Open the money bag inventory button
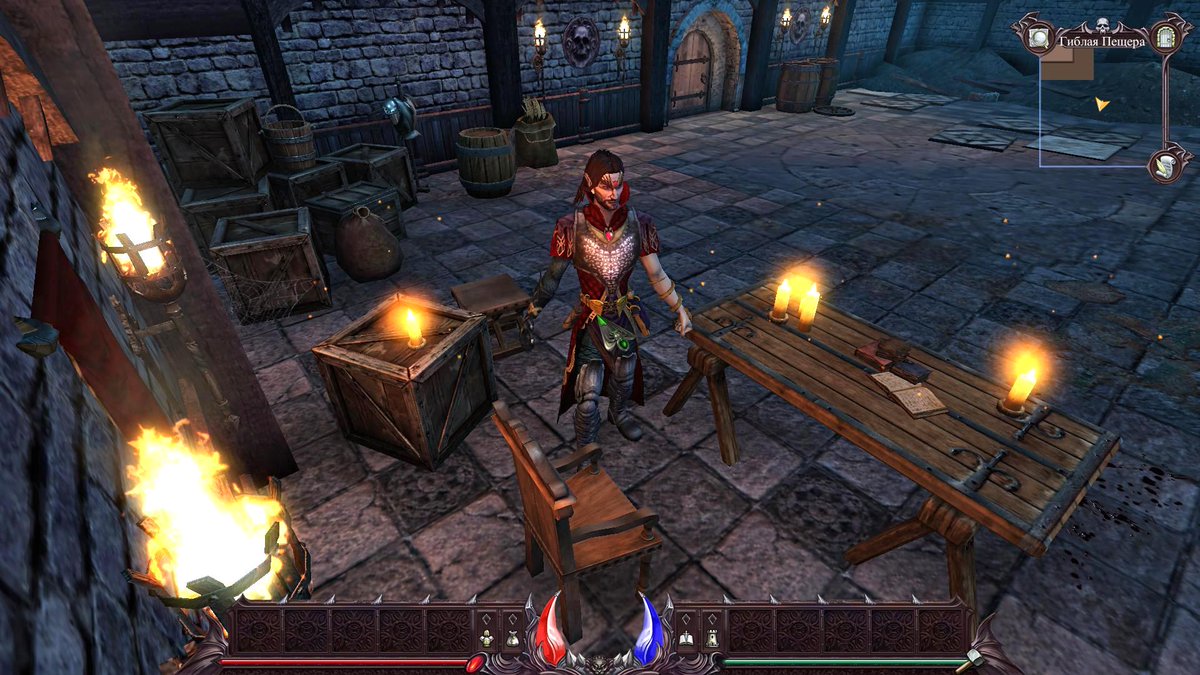The height and width of the screenshot is (675, 1200). [512, 637]
